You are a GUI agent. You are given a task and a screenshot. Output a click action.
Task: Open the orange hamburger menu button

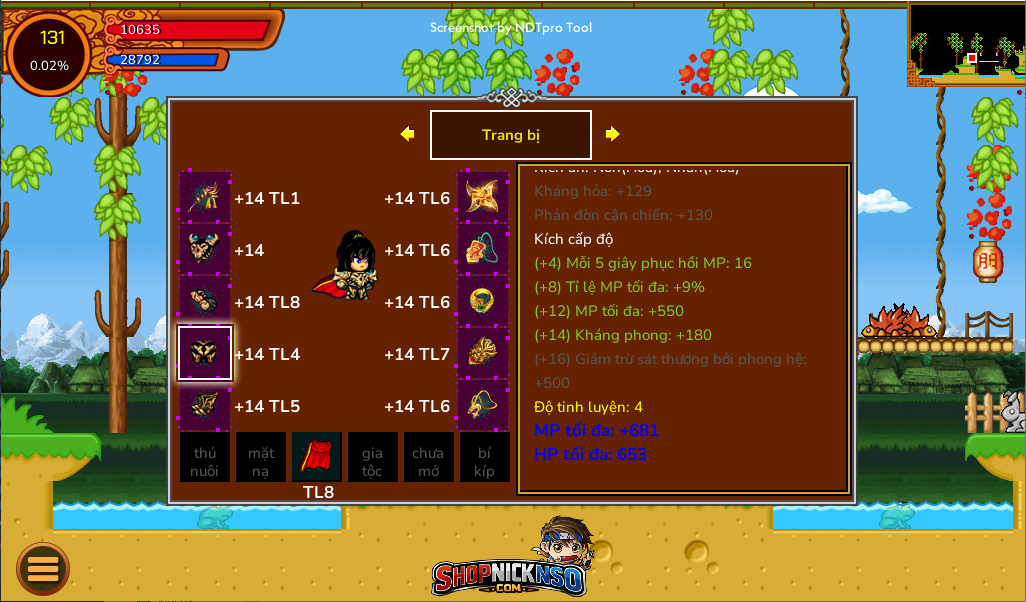point(43,568)
